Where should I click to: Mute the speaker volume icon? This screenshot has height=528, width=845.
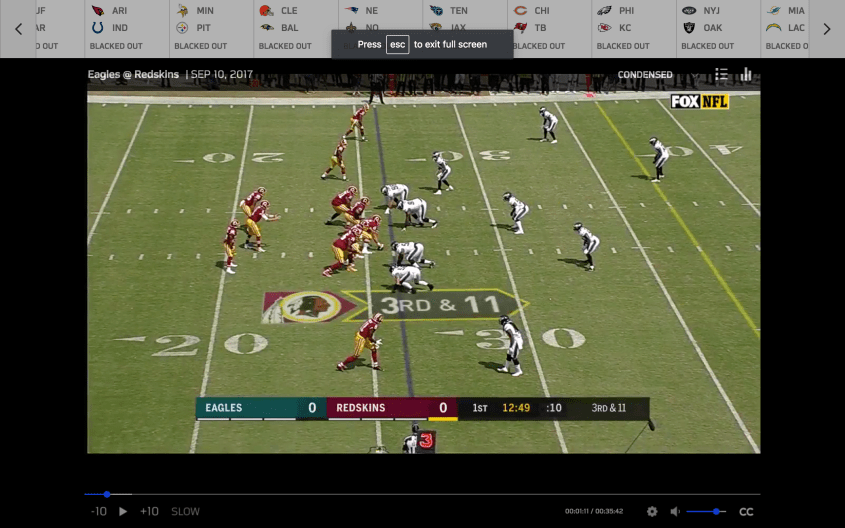coord(675,511)
